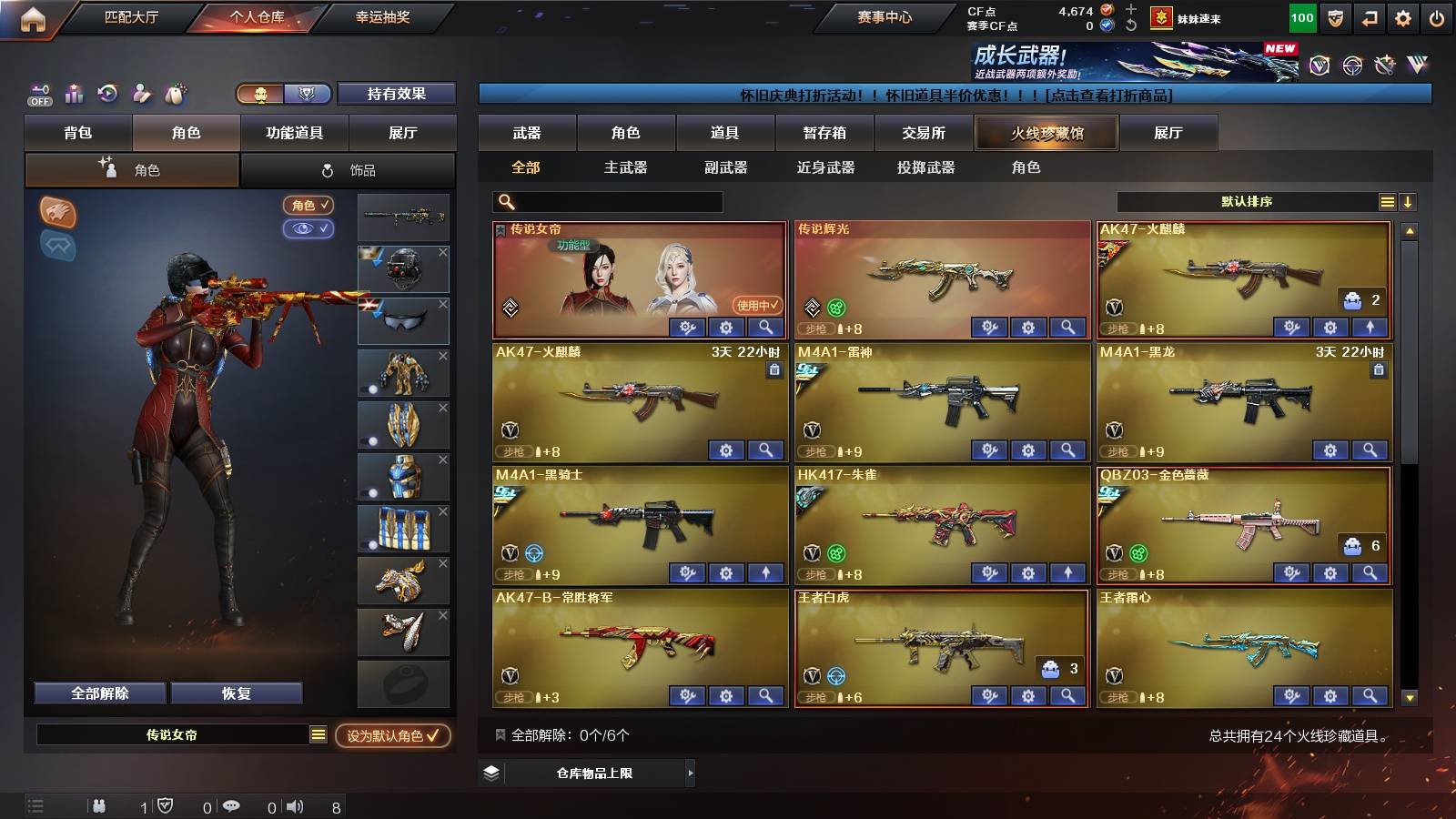Open the 默认排序 sort dropdown

pos(1247,201)
